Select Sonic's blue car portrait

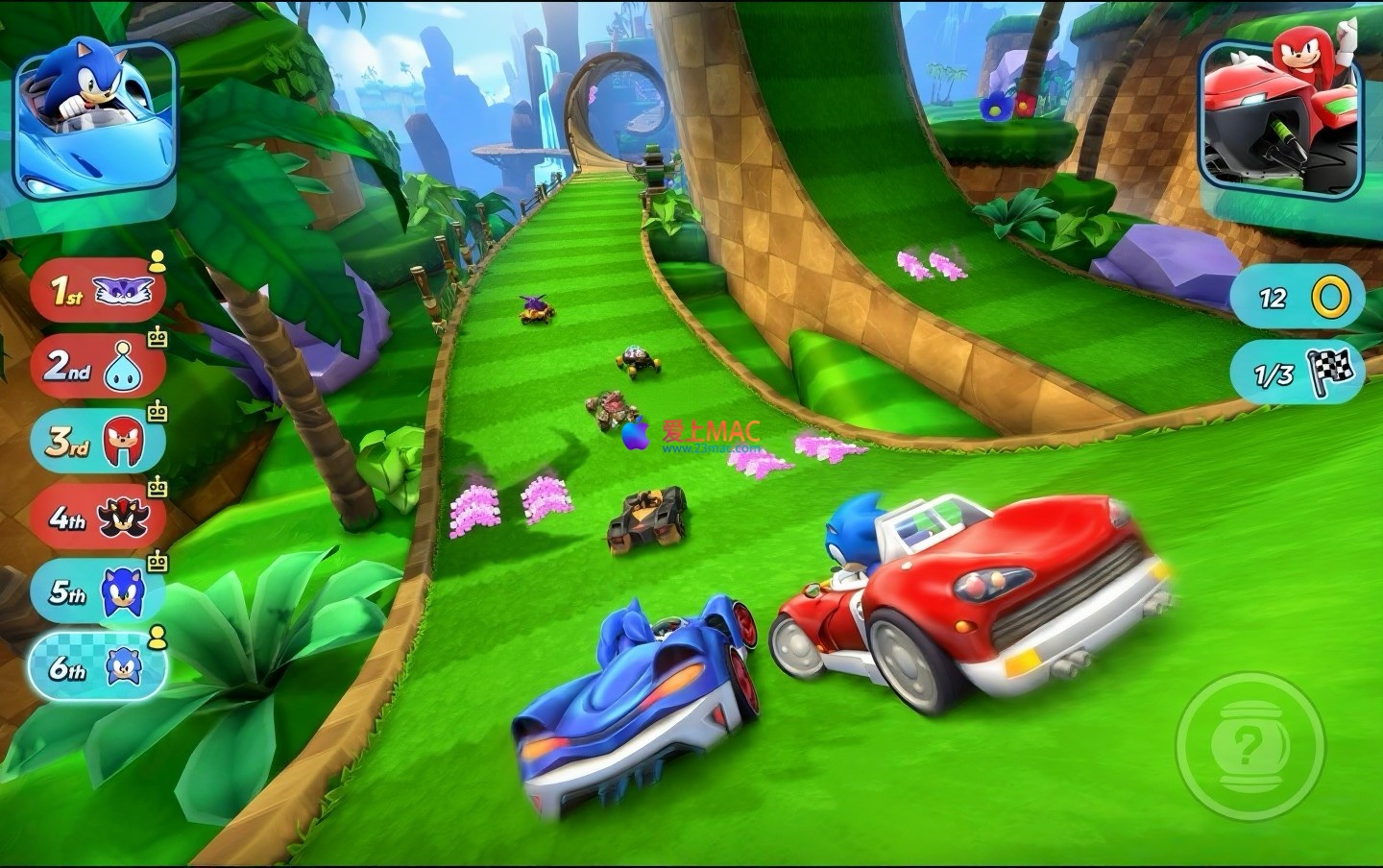tap(94, 120)
